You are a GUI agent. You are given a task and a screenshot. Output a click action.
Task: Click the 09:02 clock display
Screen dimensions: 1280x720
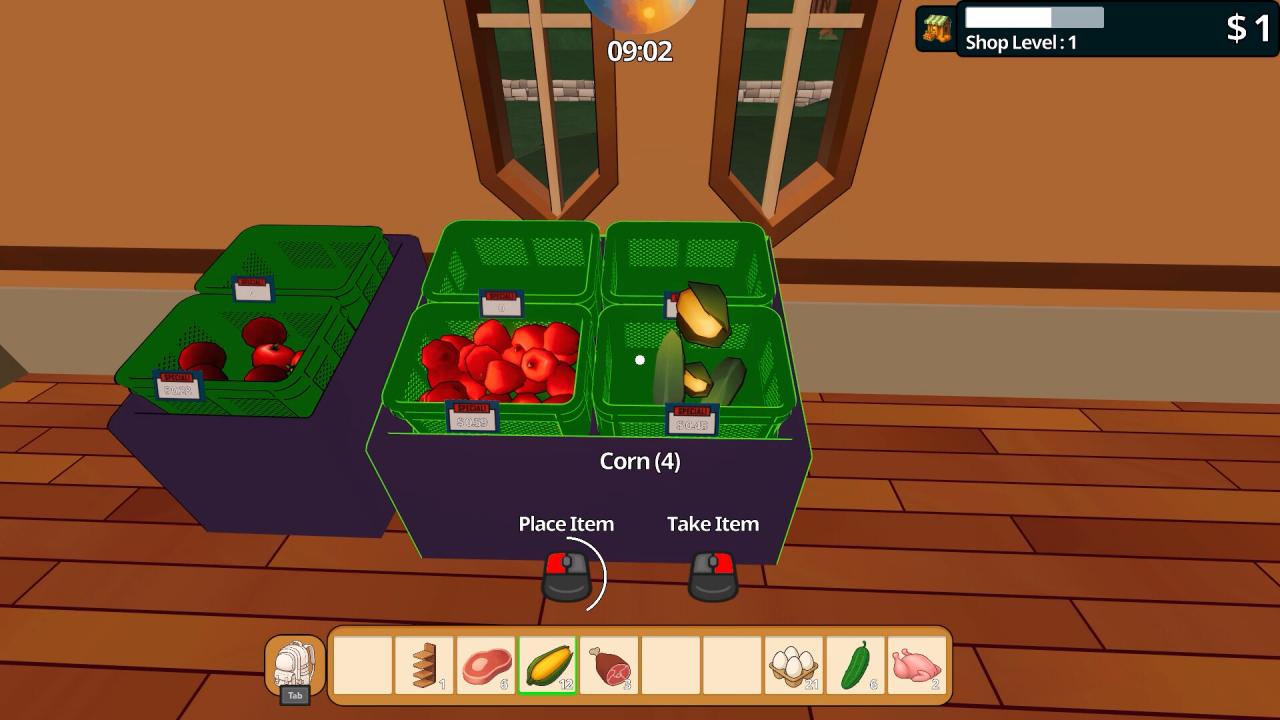[x=640, y=51]
